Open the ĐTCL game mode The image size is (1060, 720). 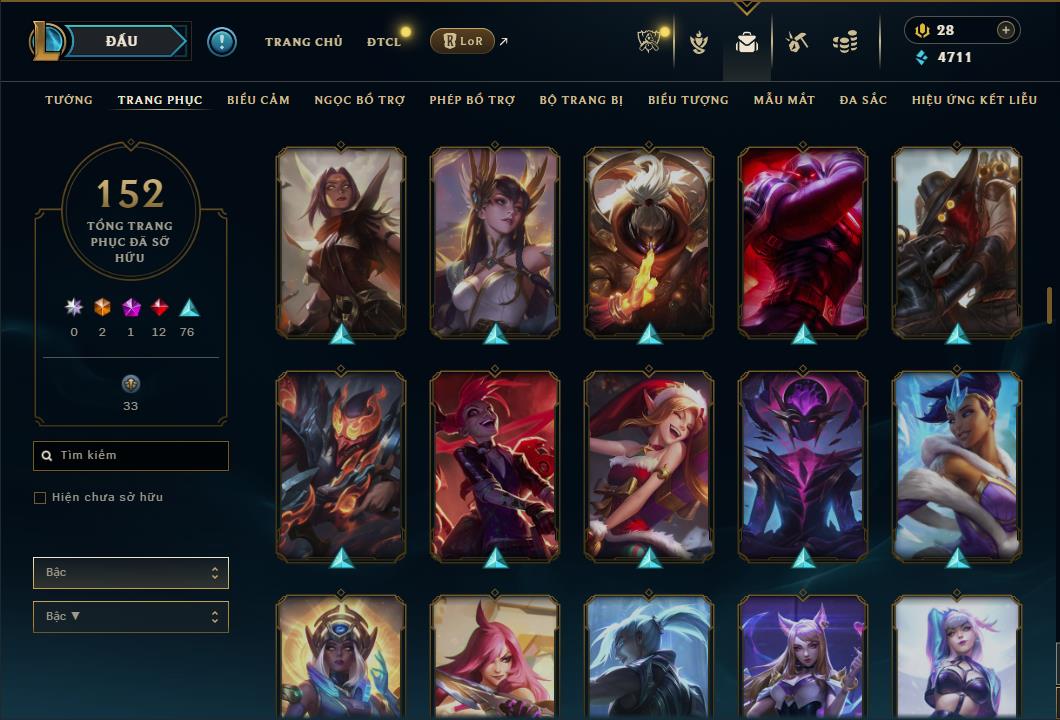click(x=384, y=42)
